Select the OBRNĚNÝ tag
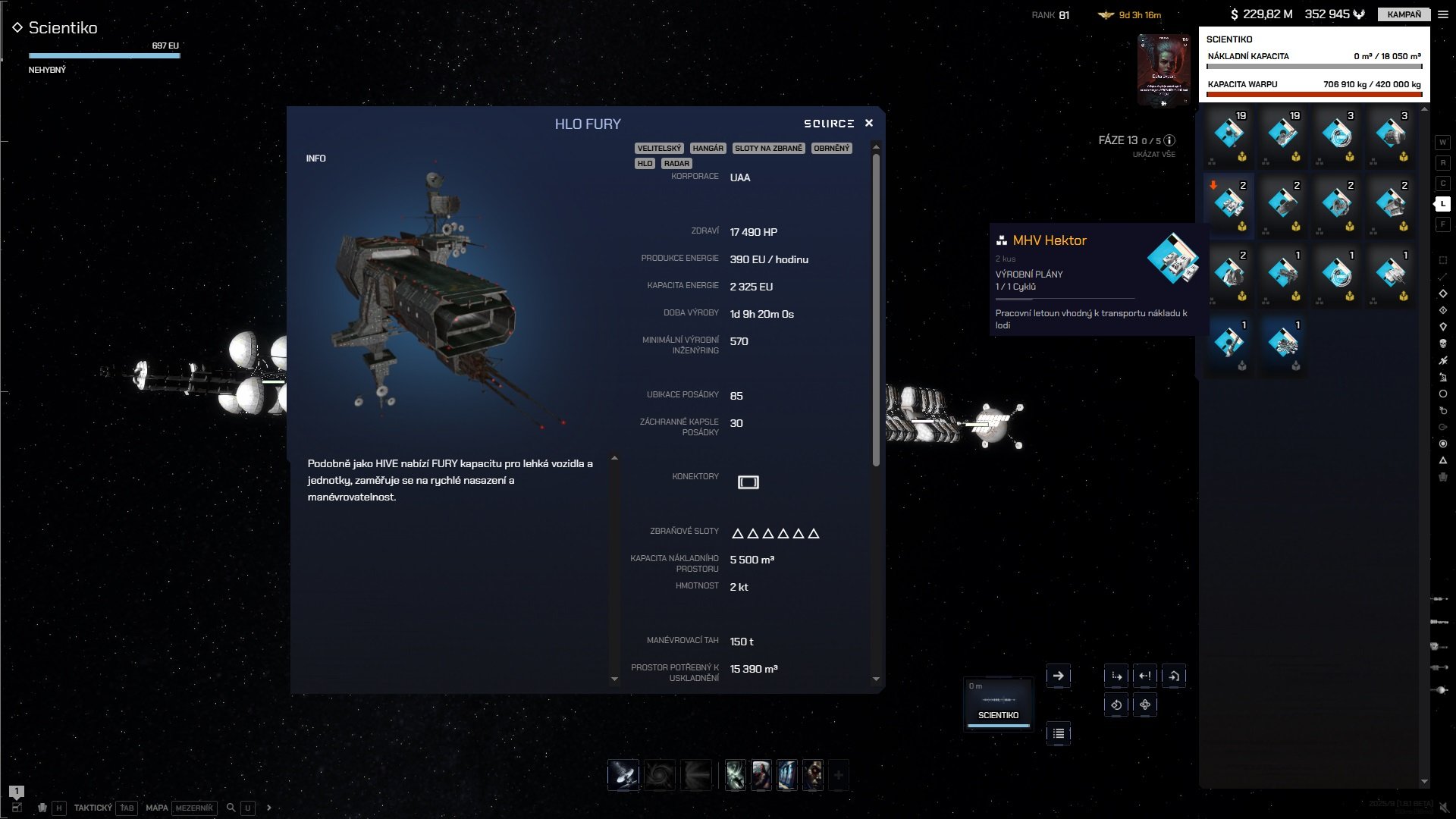The width and height of the screenshot is (1456, 819). 831,149
